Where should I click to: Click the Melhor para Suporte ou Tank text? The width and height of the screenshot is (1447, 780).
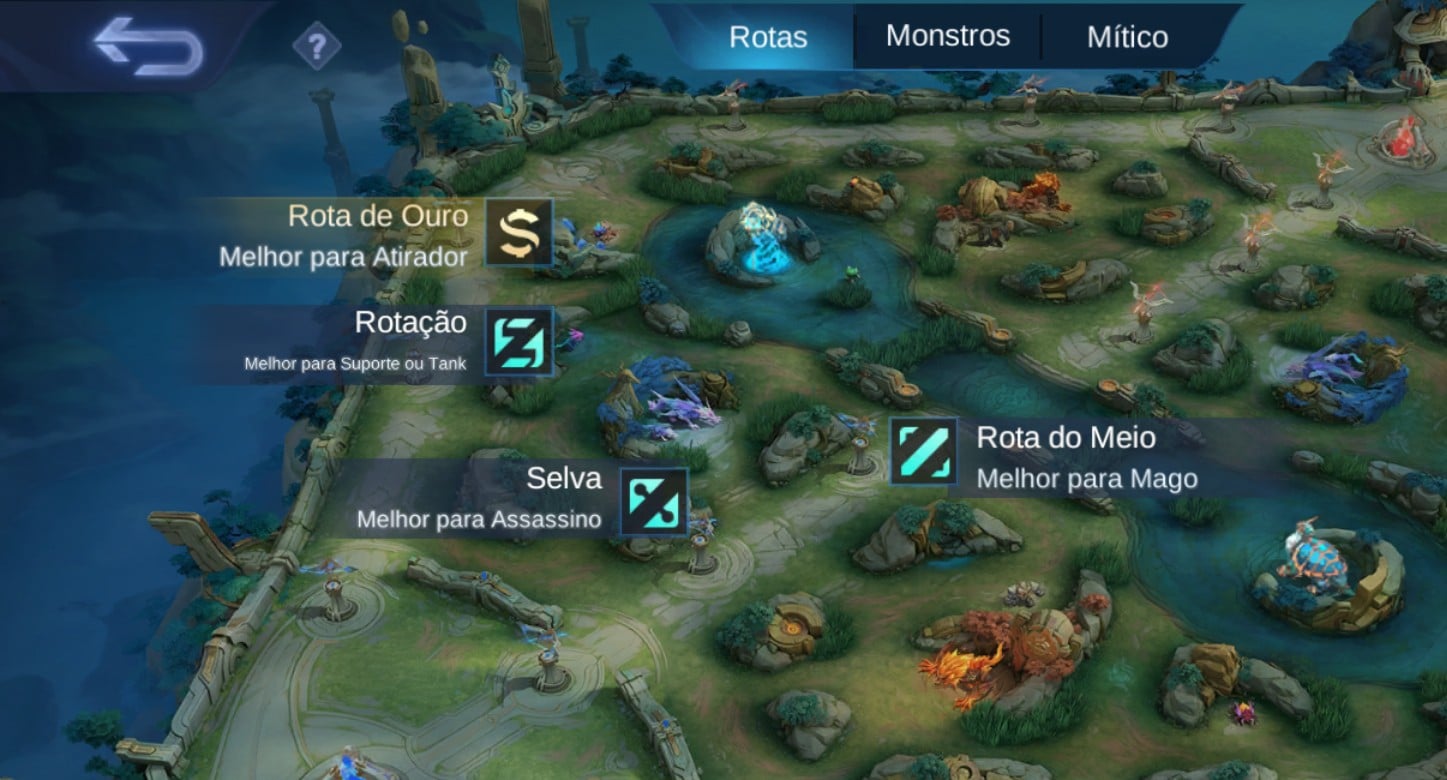355,366
